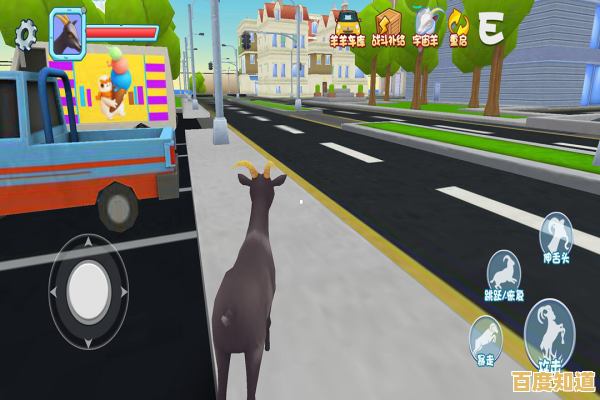Use the 跳跃 jump action button
600x400 pixels.
505,275
